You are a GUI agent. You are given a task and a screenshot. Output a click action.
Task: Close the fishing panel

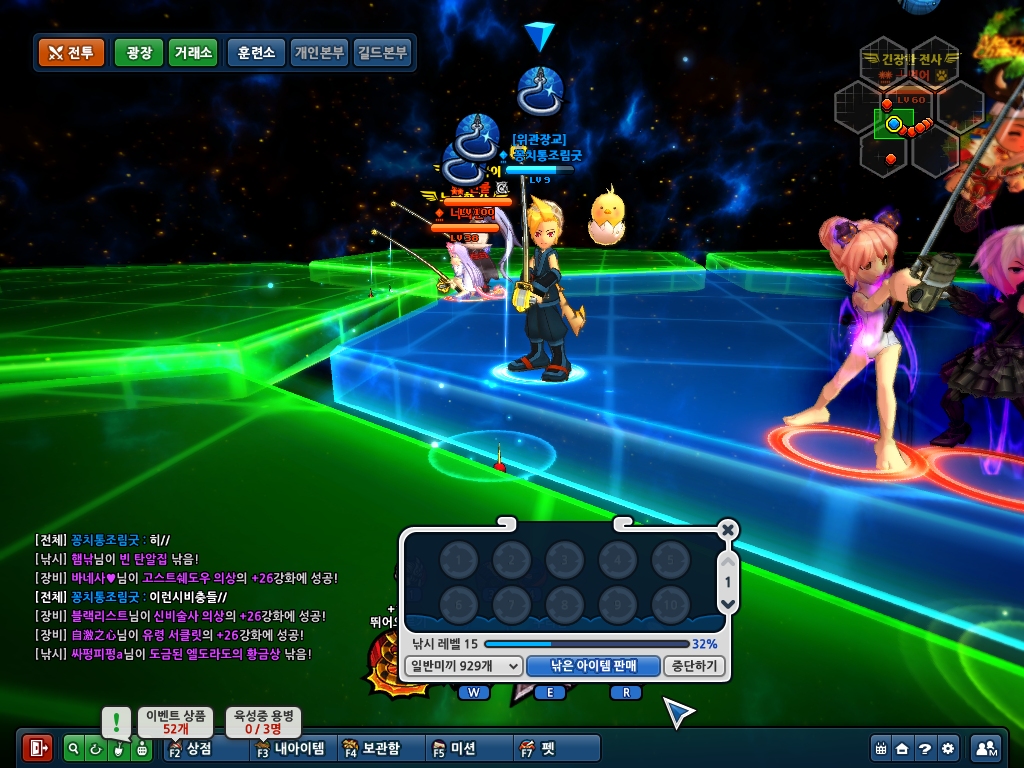[x=728, y=530]
